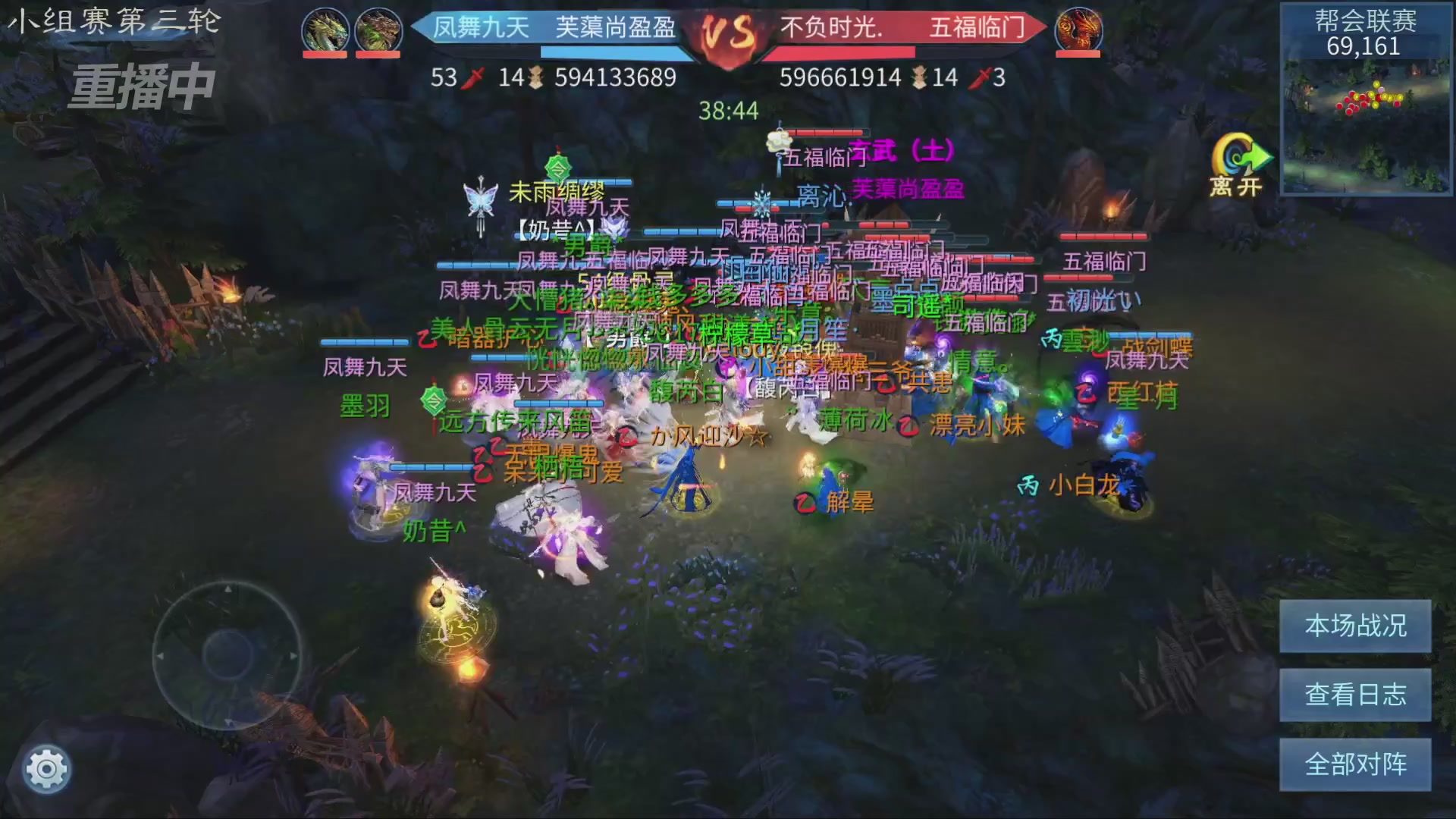The image size is (1456, 819).
Task: View 全部对阵 all matchups
Action: click(x=1354, y=764)
